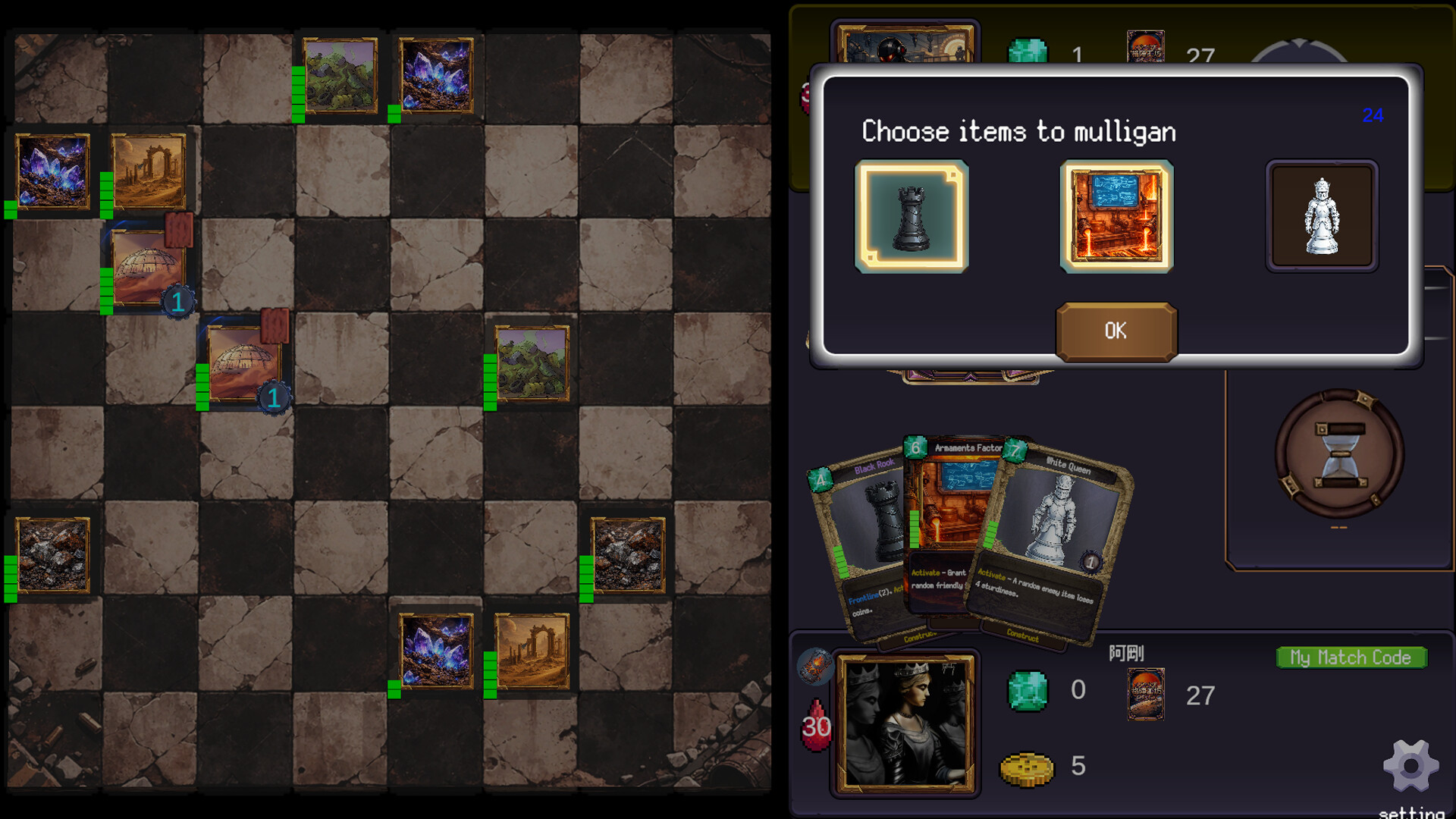1456x819 pixels.
Task: Click the red health drop showing 30
Action: tap(817, 724)
